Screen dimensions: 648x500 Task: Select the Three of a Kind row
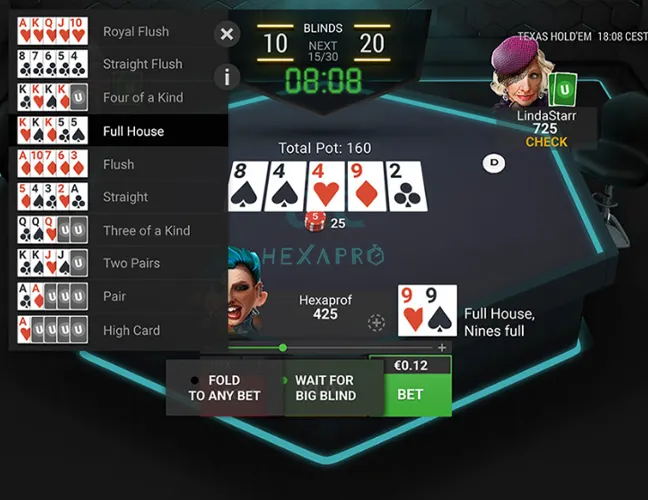(x=118, y=230)
